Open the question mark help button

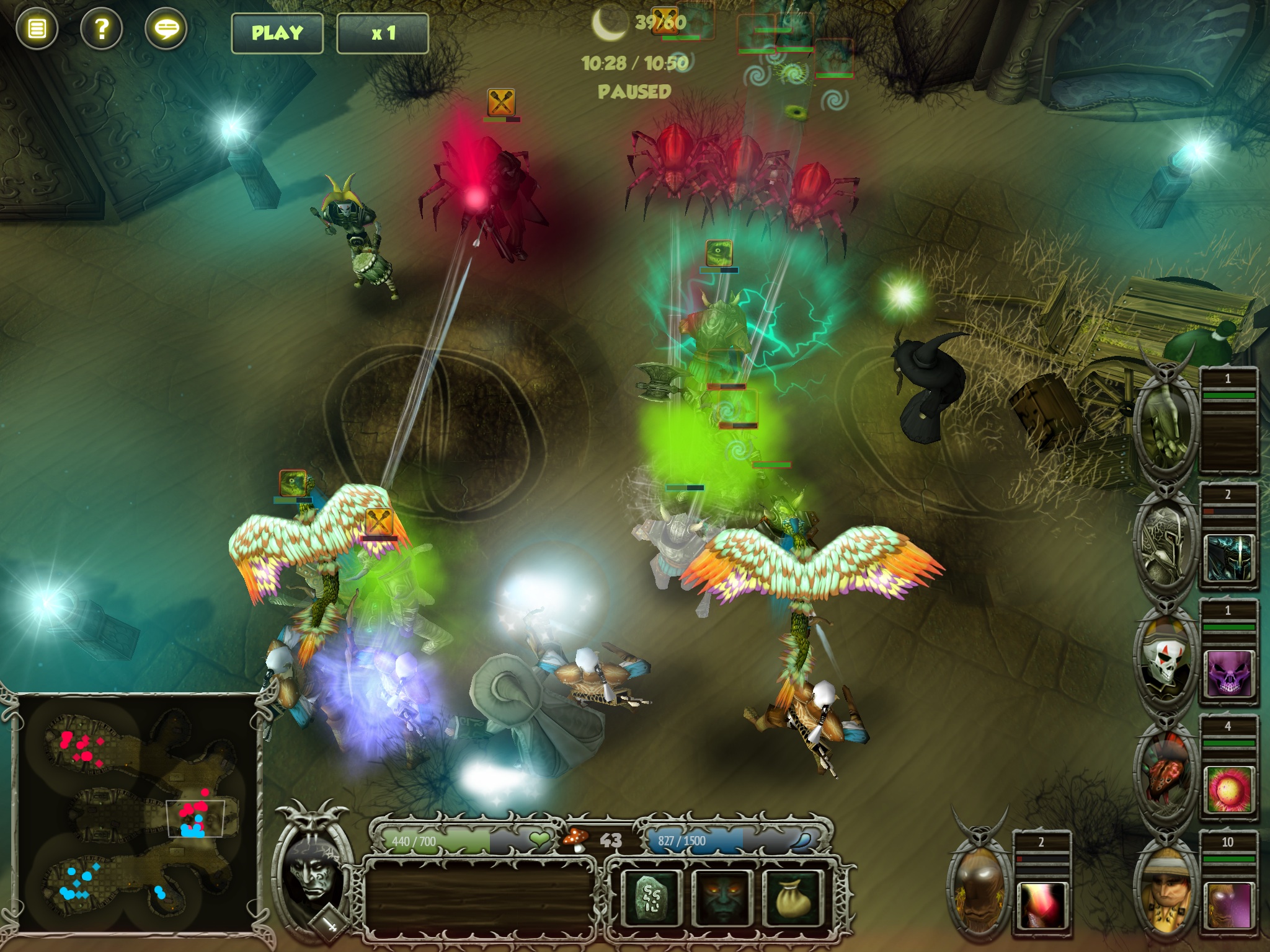(x=101, y=29)
